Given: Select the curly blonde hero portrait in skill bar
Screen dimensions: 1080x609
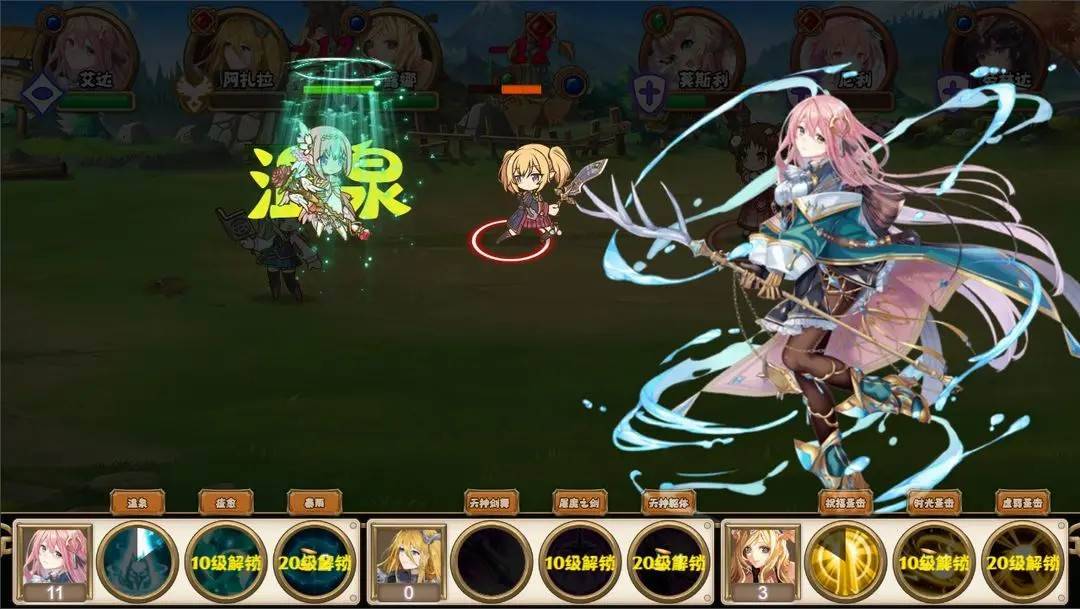Looking at the screenshot, I should click(x=761, y=558).
